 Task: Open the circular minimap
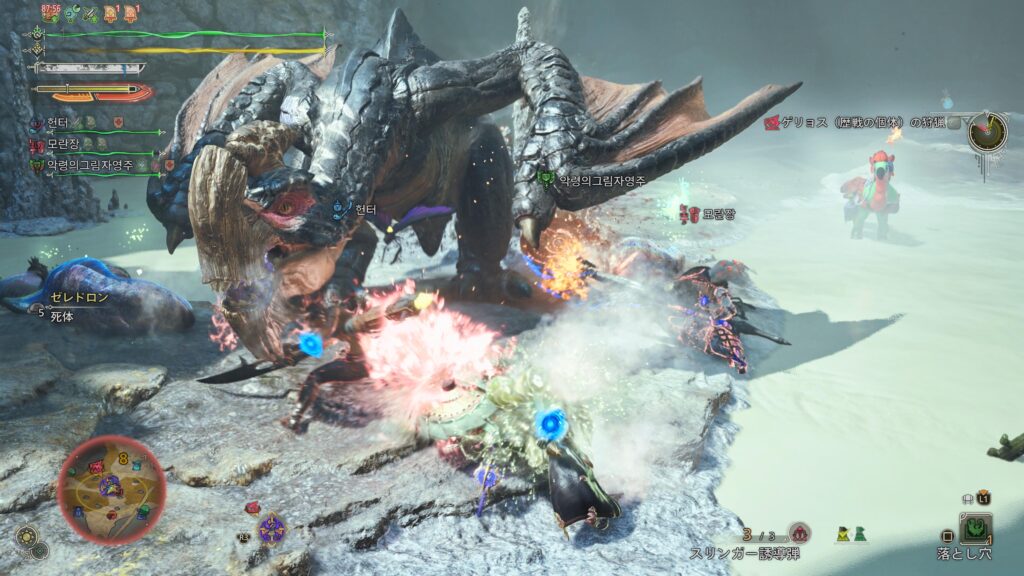[x=111, y=489]
